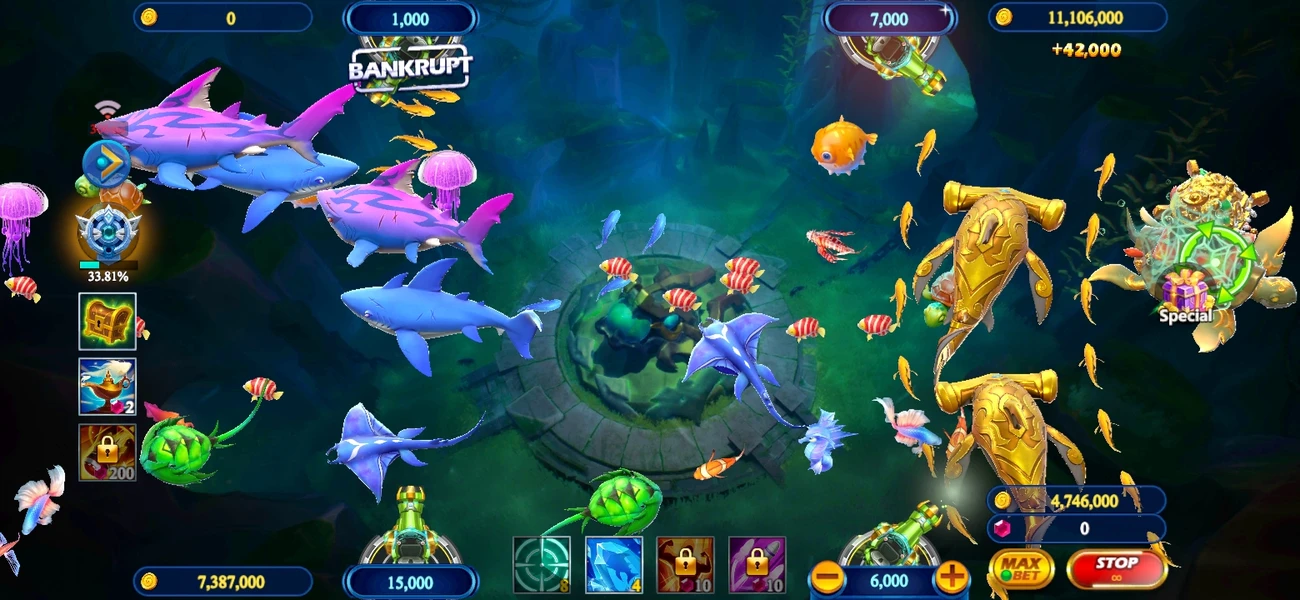
Task: Select the locked skill costing 200
Action: tap(107, 452)
